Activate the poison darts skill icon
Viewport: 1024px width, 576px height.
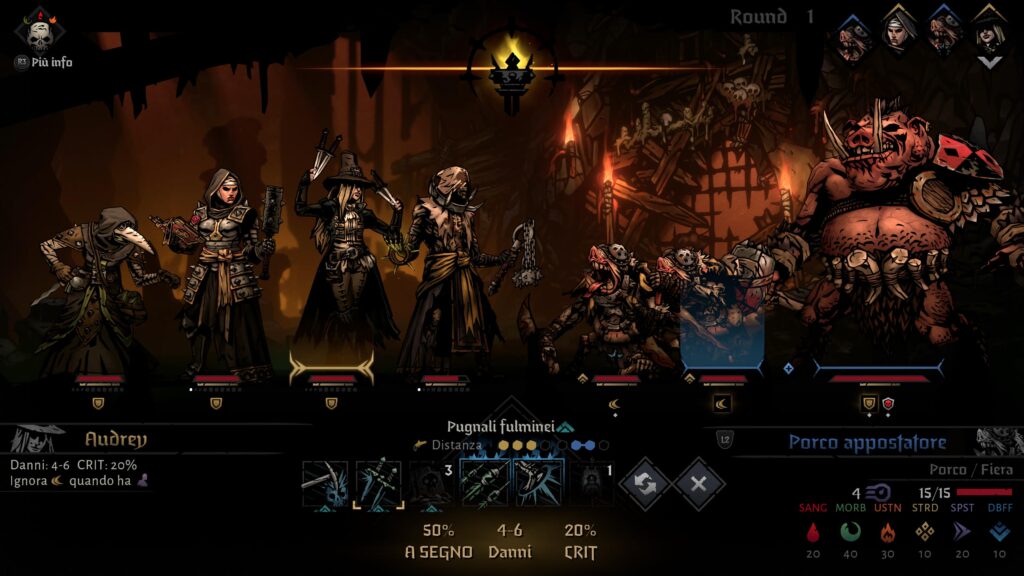(485, 484)
